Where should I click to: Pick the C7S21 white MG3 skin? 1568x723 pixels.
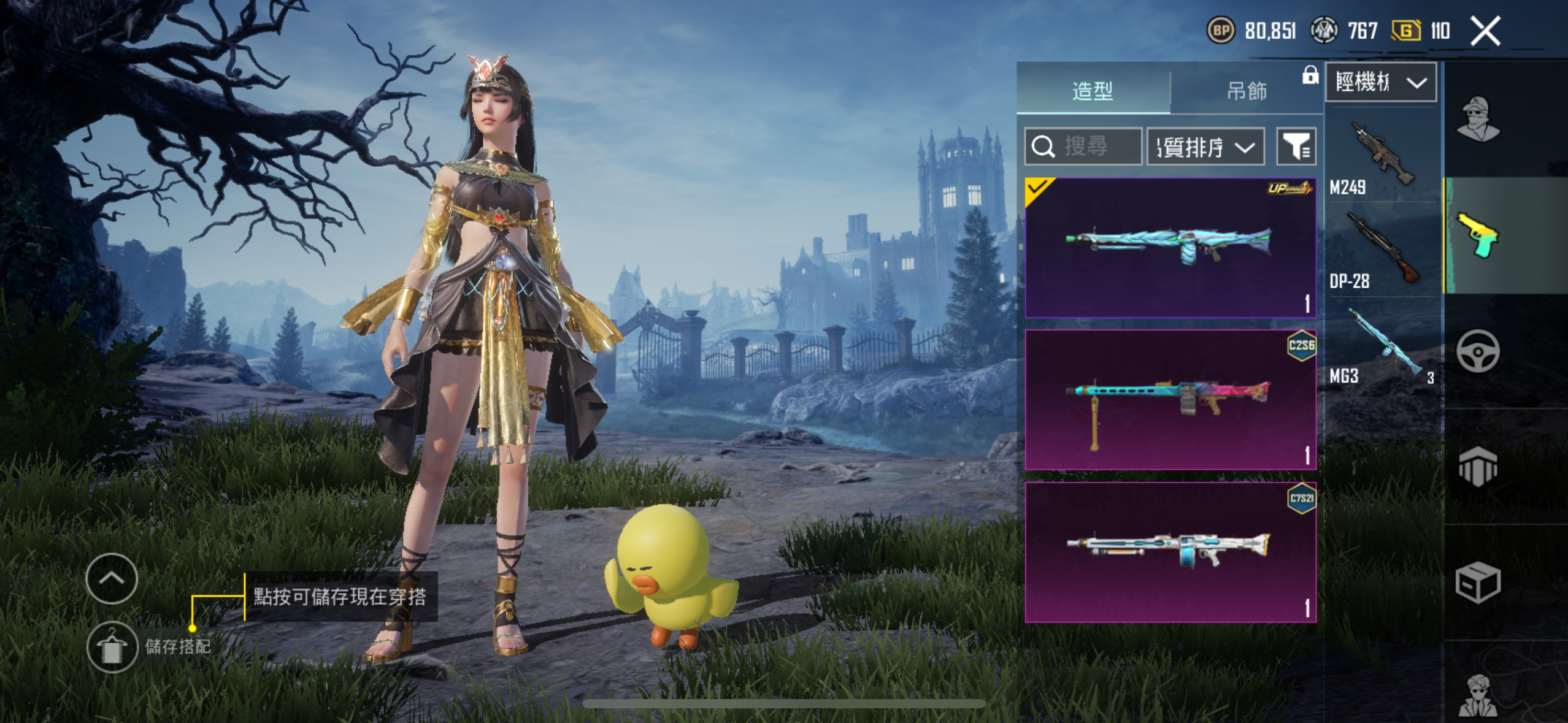1170,552
